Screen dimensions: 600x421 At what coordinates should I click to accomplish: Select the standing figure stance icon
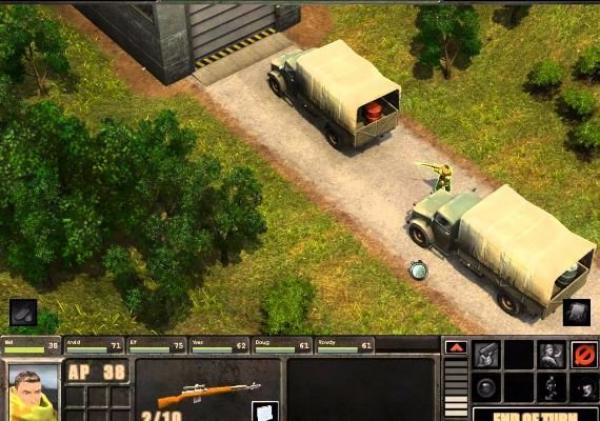click(552, 387)
